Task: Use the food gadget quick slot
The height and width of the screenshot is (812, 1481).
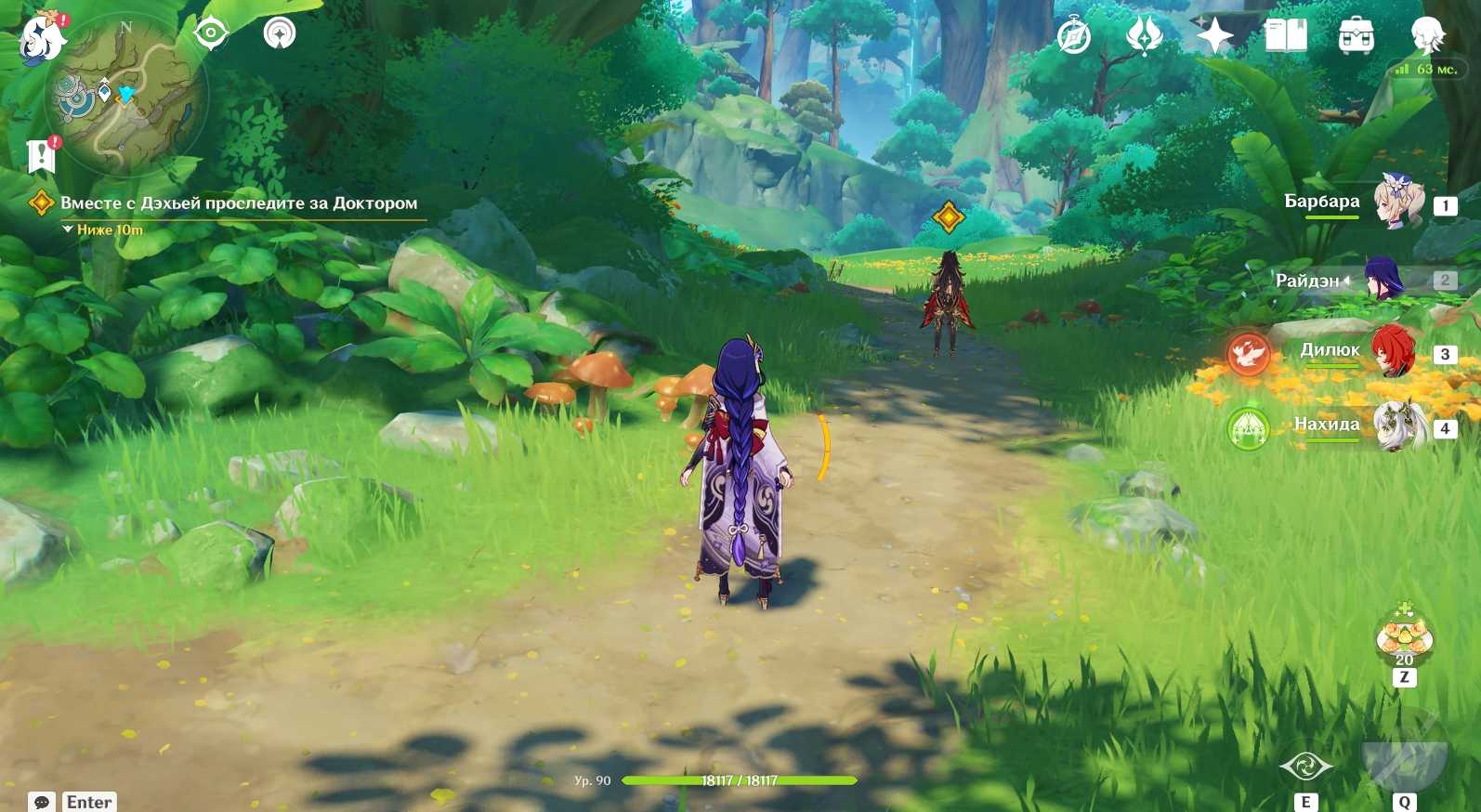Action: point(1404,638)
